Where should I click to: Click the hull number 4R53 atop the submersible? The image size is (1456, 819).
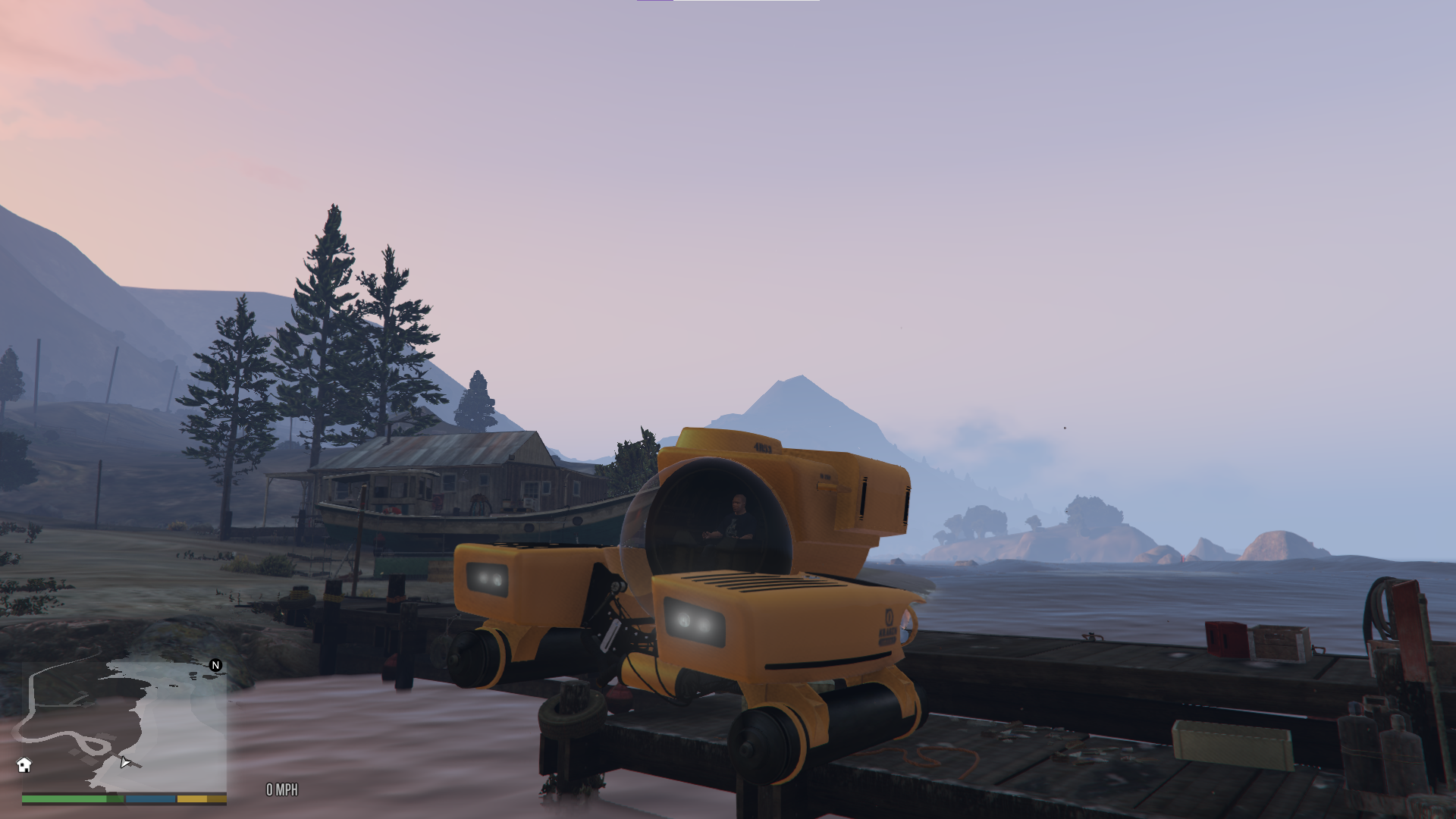pyautogui.click(x=762, y=447)
